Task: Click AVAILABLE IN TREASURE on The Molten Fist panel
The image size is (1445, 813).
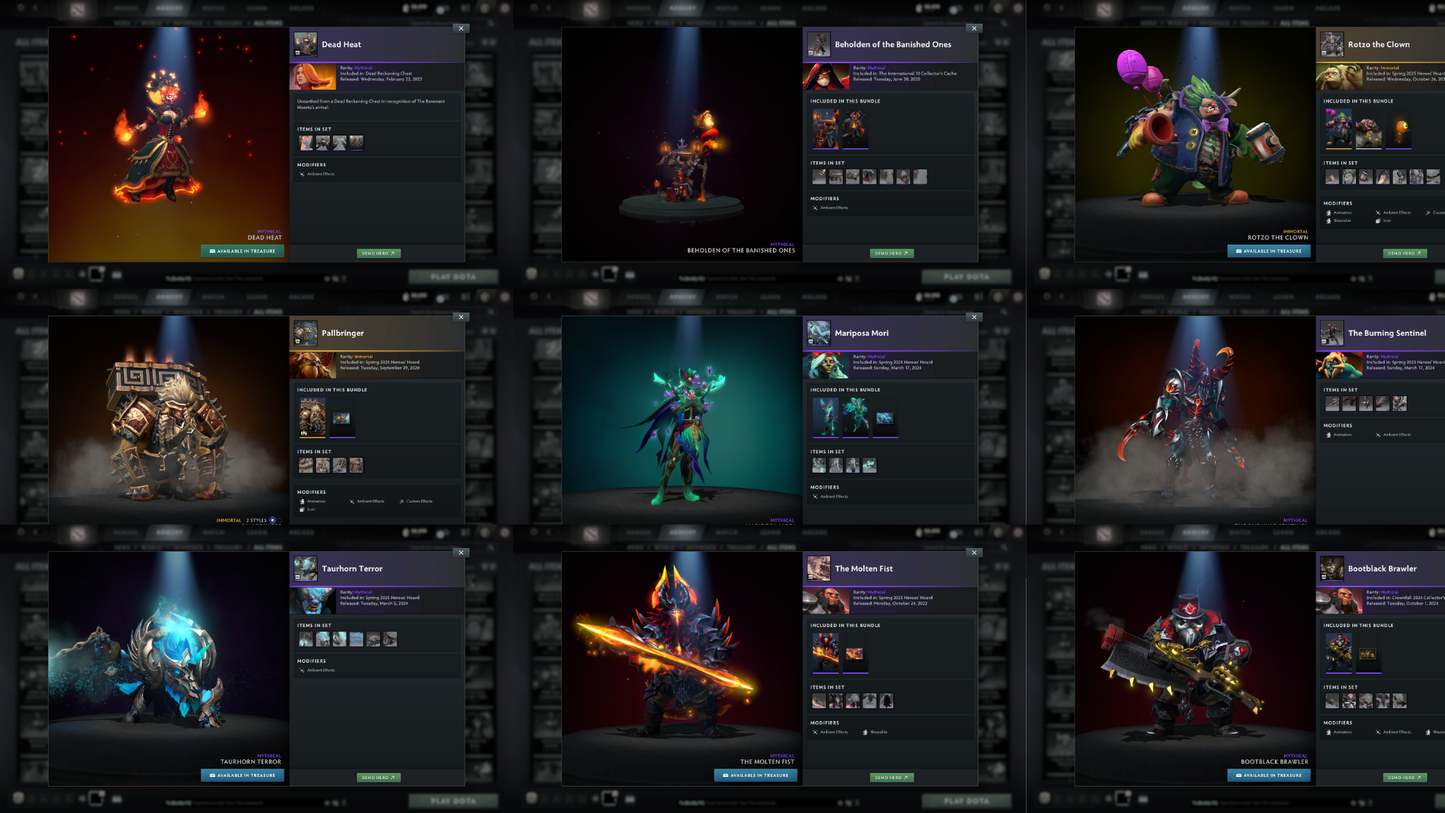Action: tap(755, 777)
